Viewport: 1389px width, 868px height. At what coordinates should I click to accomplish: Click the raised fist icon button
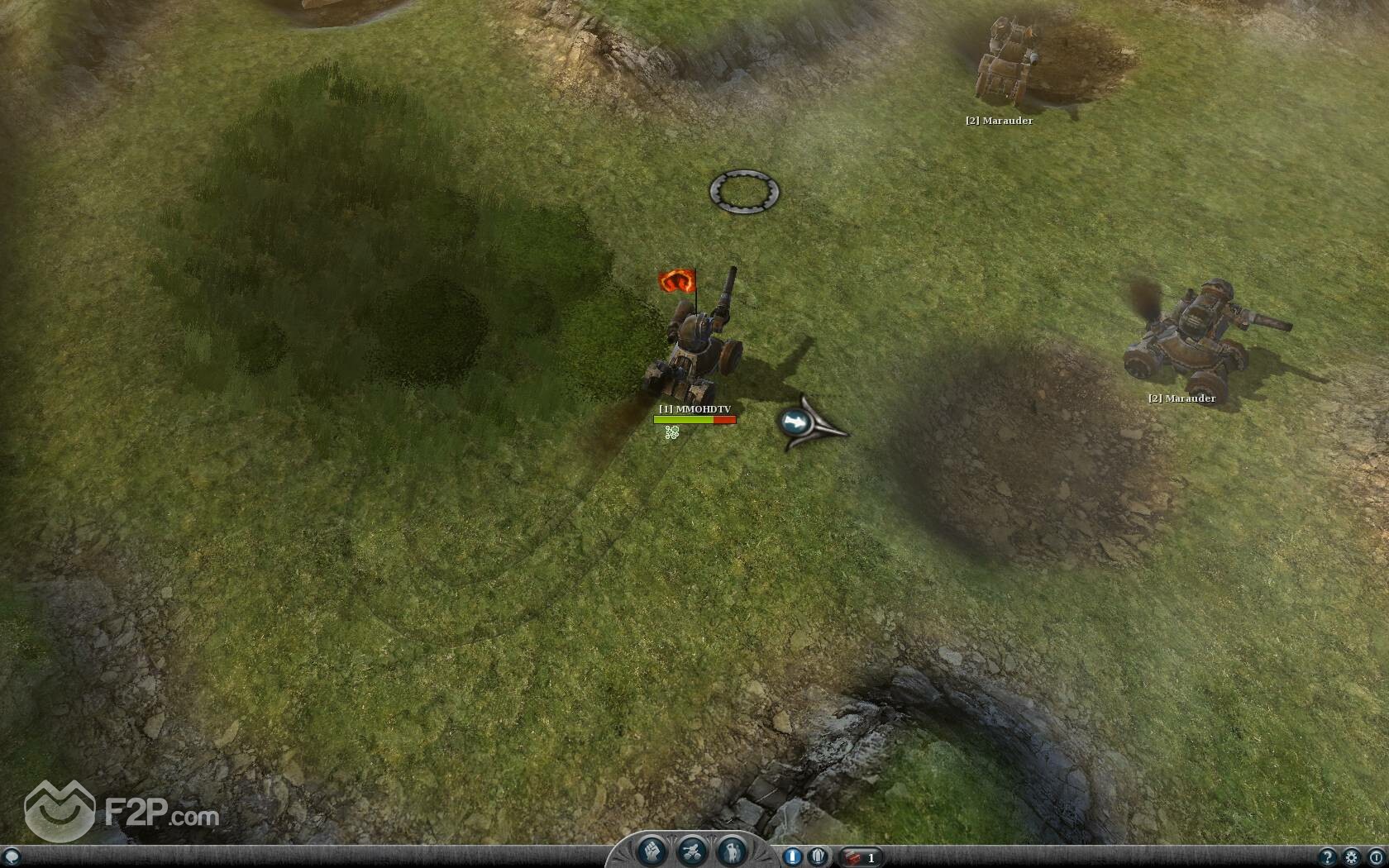652,851
